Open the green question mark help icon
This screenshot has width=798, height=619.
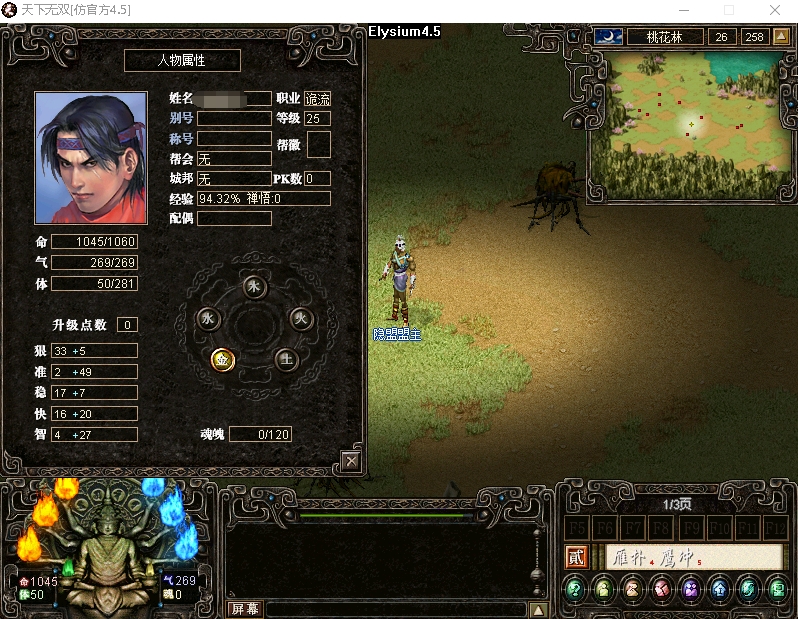pos(575,590)
